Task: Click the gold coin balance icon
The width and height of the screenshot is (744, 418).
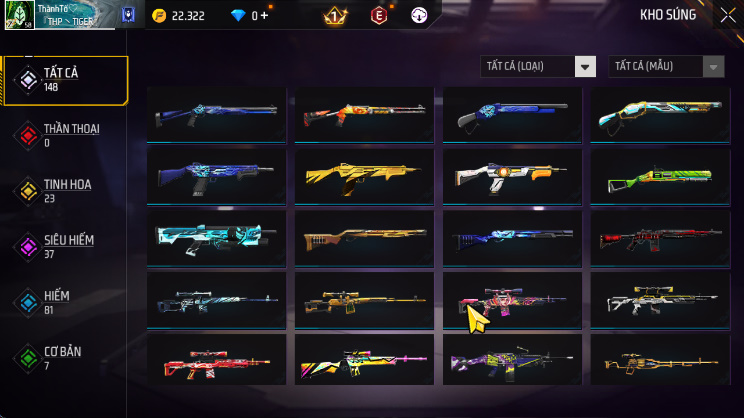Action: (x=158, y=16)
